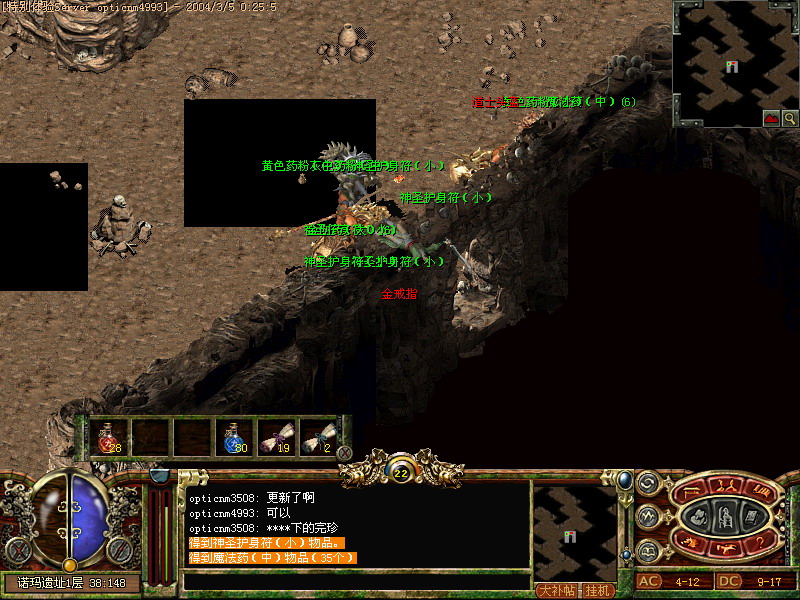Click the red mountain minimap button
The height and width of the screenshot is (600, 800).
pos(771,118)
